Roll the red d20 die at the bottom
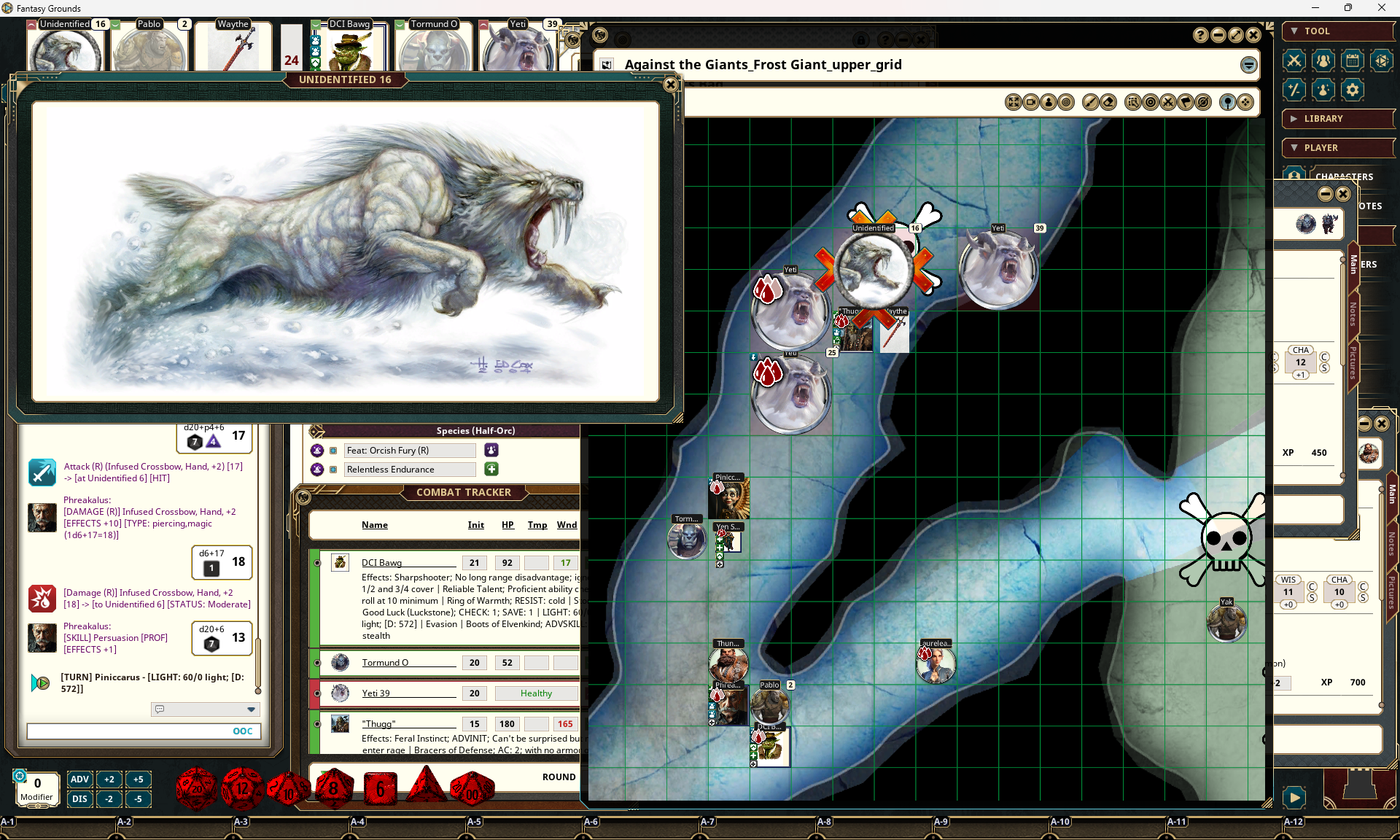This screenshot has height=840, width=1400. pyautogui.click(x=195, y=788)
